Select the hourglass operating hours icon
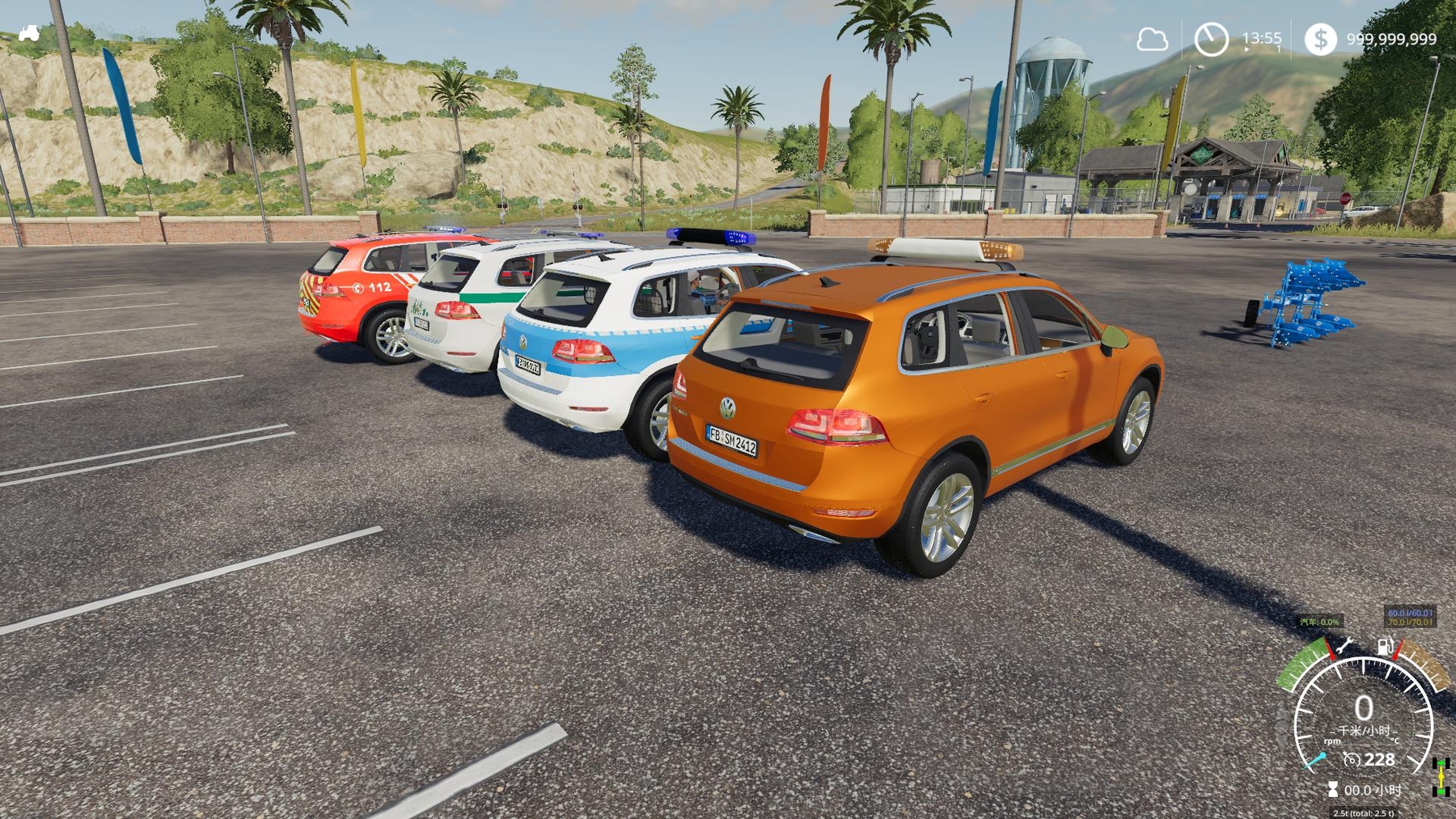This screenshot has width=1456, height=819. [x=1332, y=789]
